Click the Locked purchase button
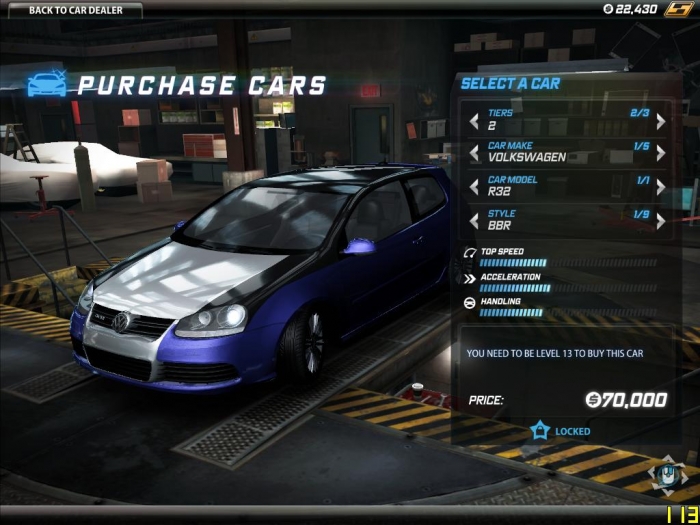Screen dimensions: 700x525 (561, 431)
